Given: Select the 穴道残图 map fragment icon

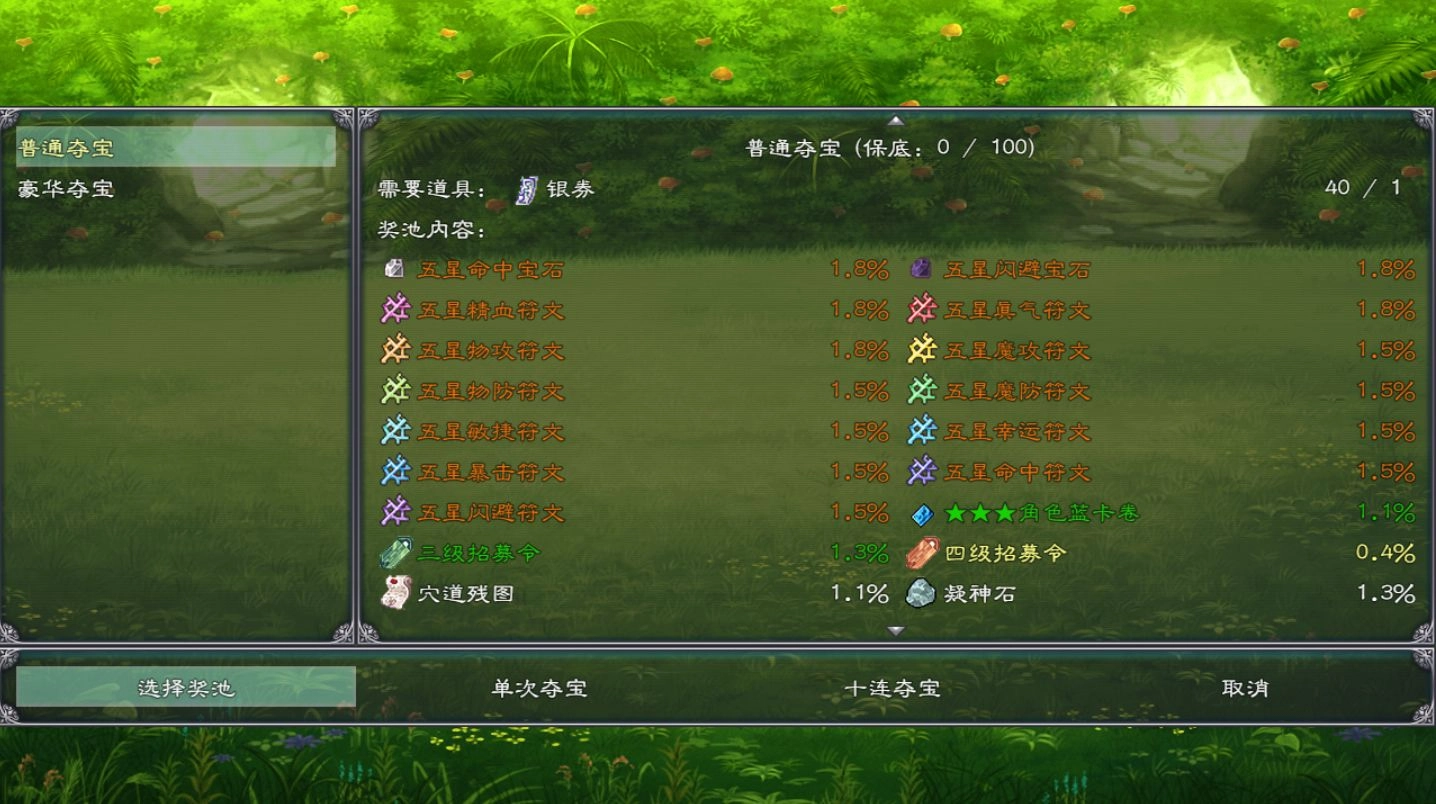Looking at the screenshot, I should (394, 593).
